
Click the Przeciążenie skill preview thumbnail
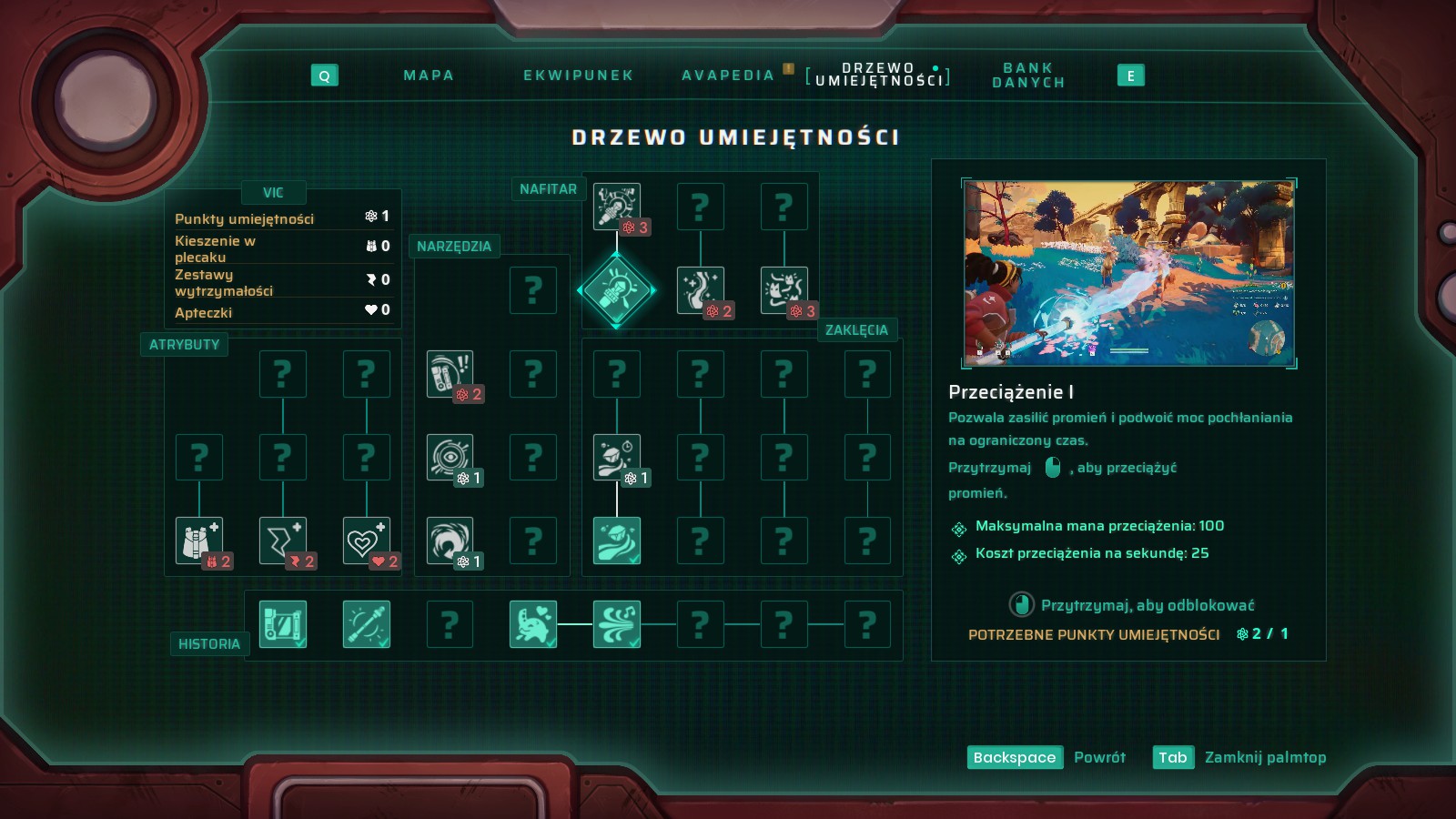tap(1128, 273)
